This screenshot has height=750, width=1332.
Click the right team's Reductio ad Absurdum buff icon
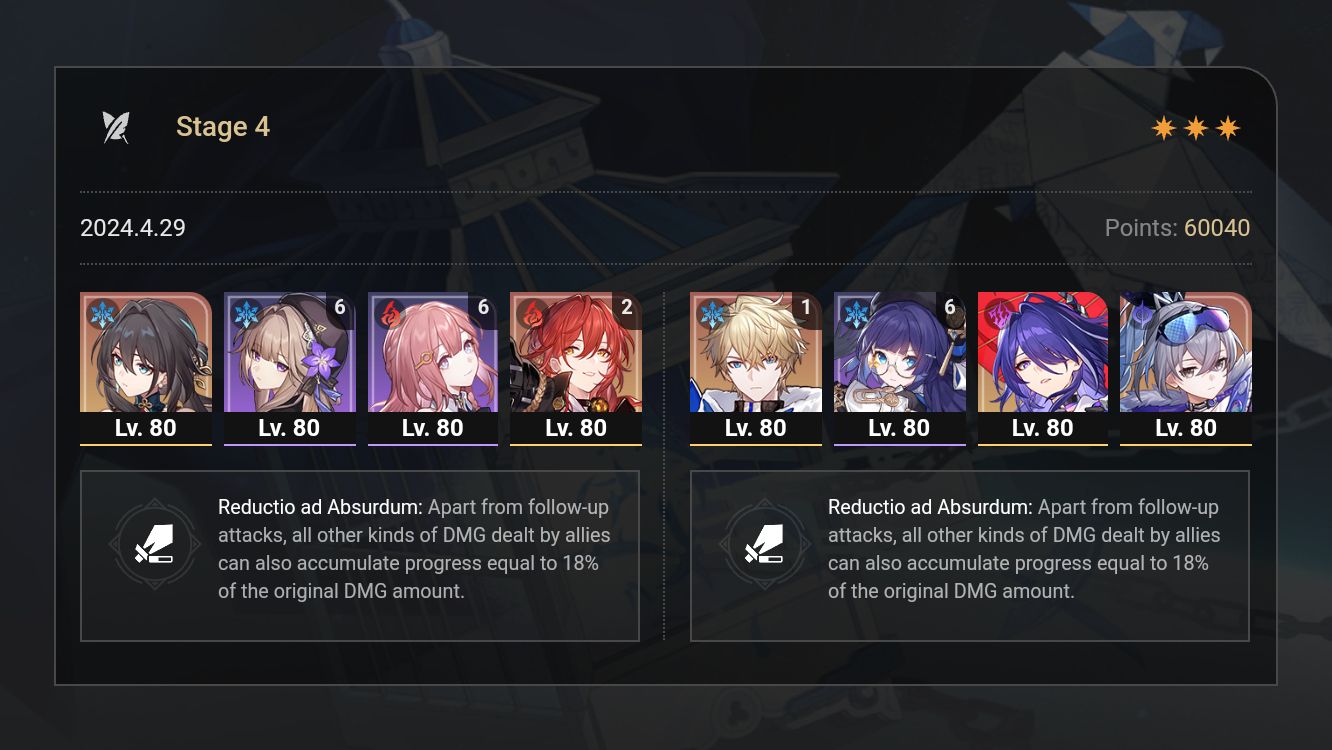766,544
